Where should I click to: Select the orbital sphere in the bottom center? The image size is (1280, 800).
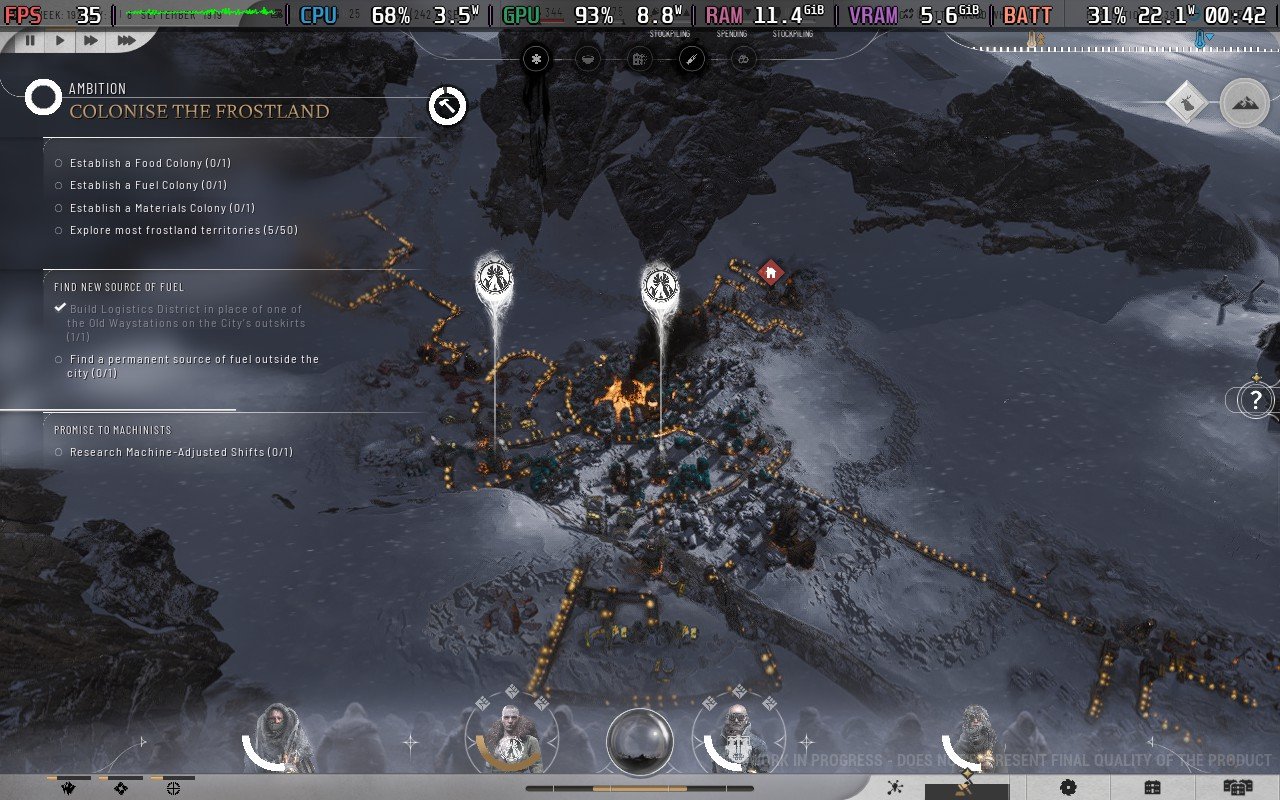coord(639,741)
